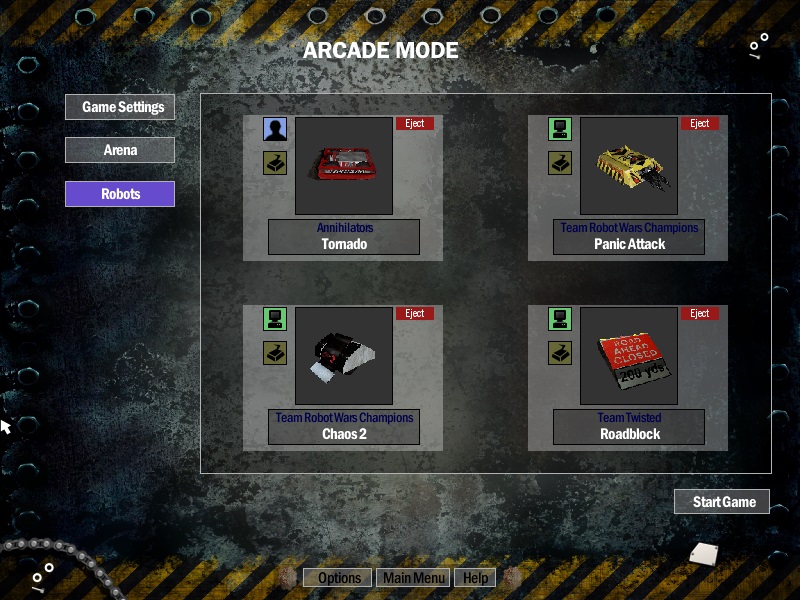Eject Panic Attack from its slot
Screen dimensions: 800x600
coord(700,124)
